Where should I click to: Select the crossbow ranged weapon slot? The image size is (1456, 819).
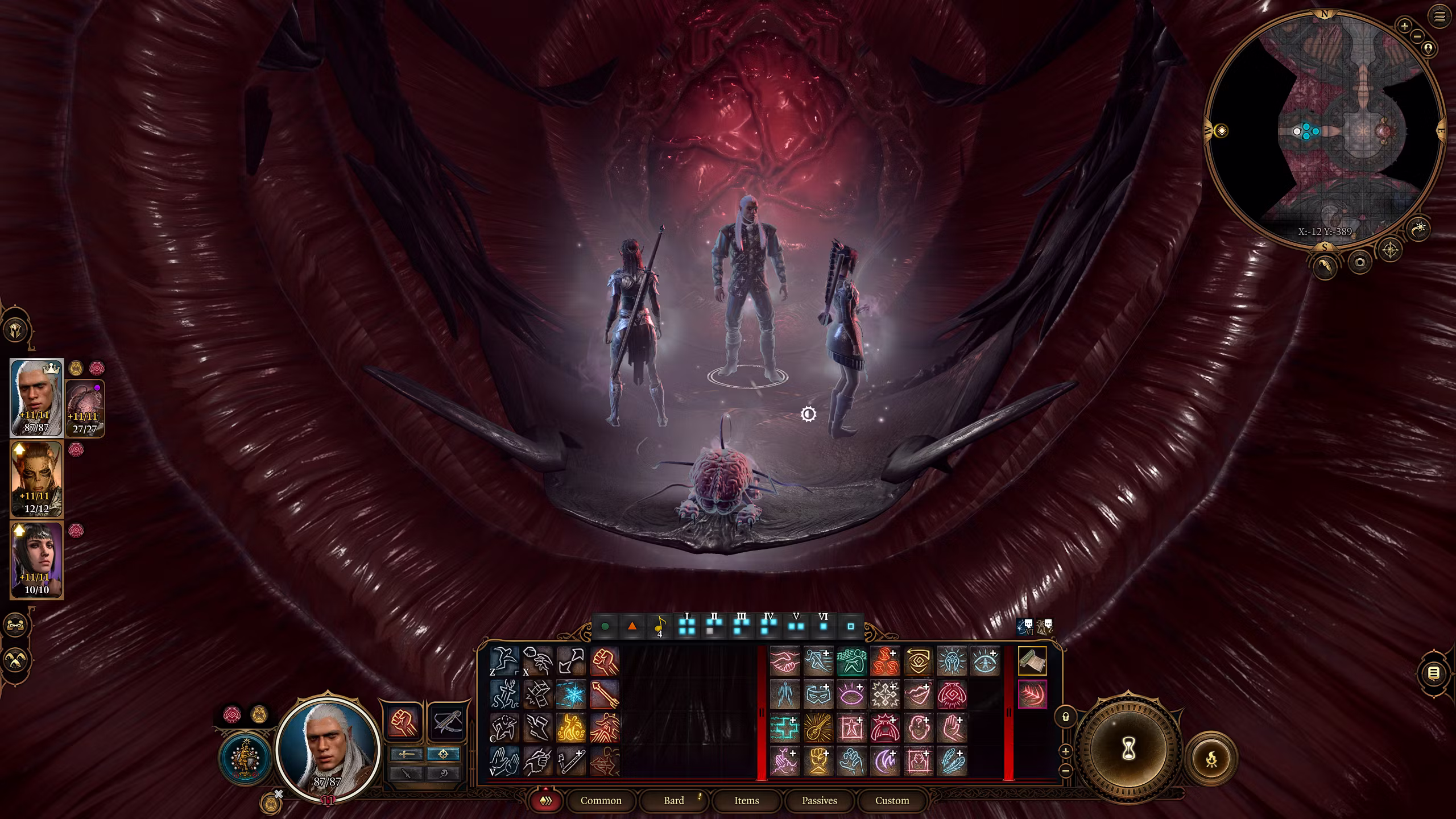coord(445,722)
